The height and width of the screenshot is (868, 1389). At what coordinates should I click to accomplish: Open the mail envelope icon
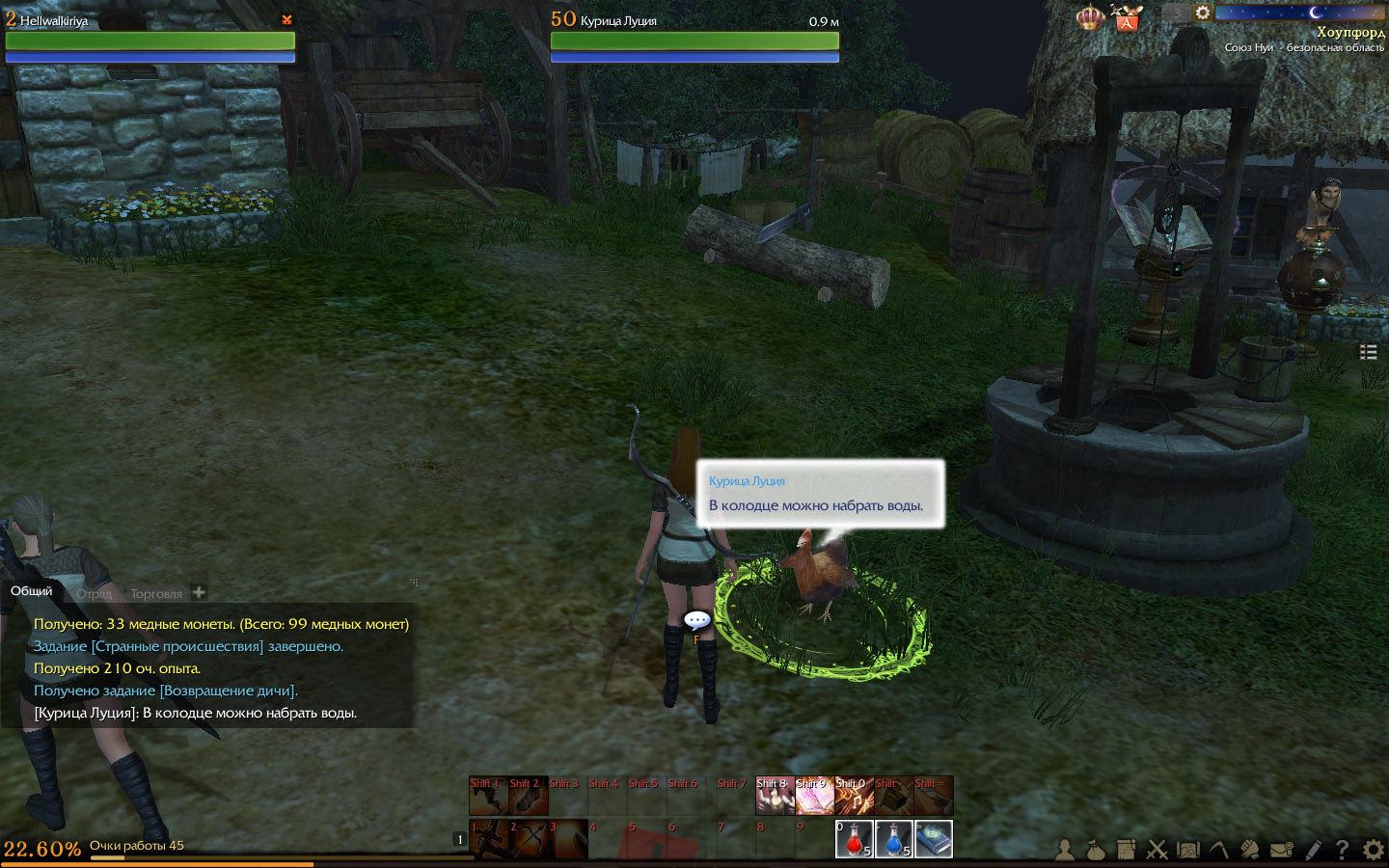click(x=1281, y=850)
